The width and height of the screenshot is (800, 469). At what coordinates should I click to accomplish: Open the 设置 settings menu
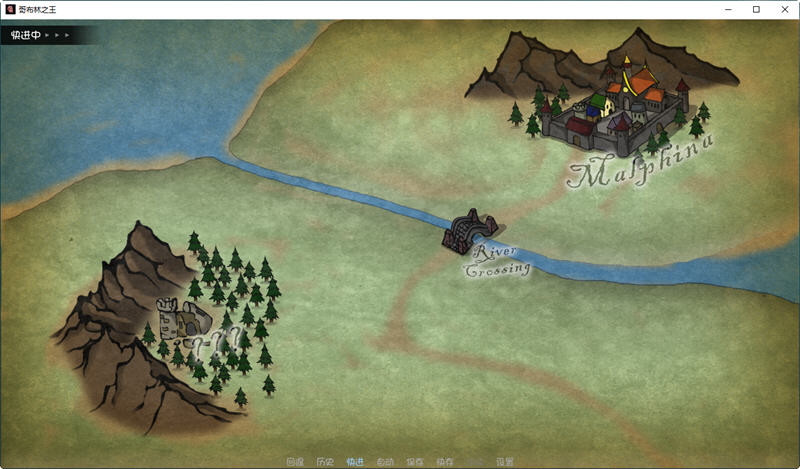pyautogui.click(x=505, y=462)
